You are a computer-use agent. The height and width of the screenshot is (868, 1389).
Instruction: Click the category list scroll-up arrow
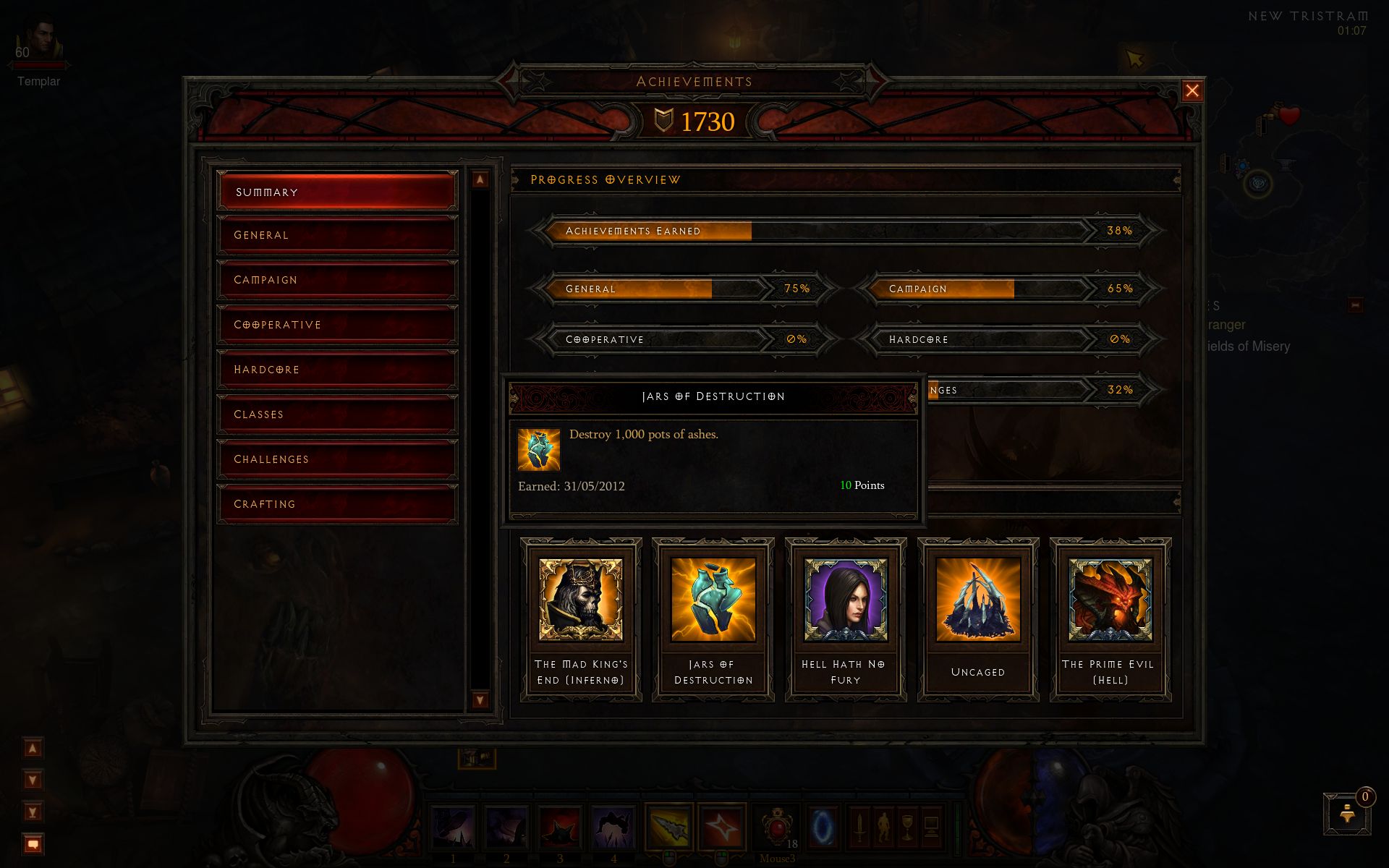point(480,179)
